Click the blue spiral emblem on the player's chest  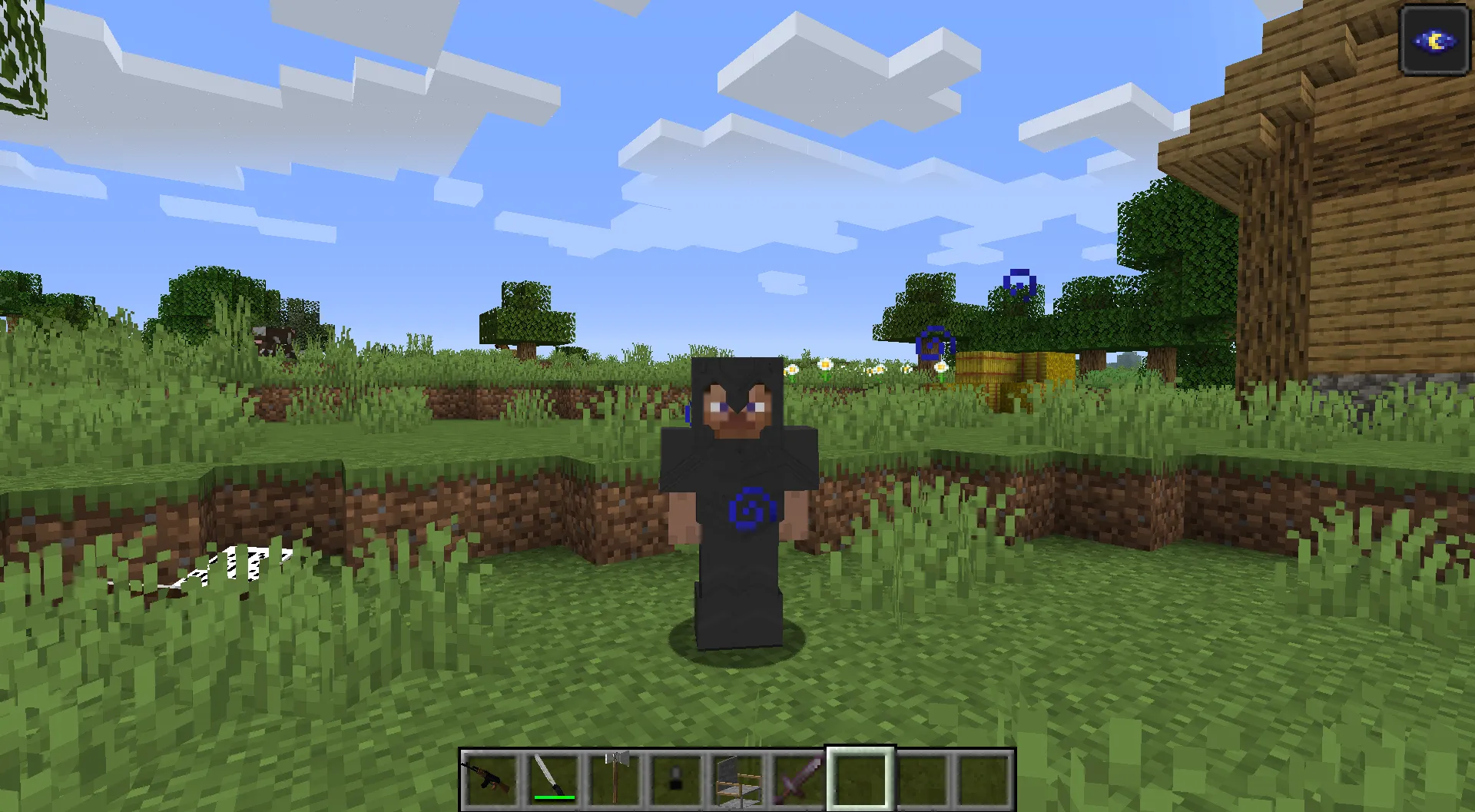pos(753,509)
